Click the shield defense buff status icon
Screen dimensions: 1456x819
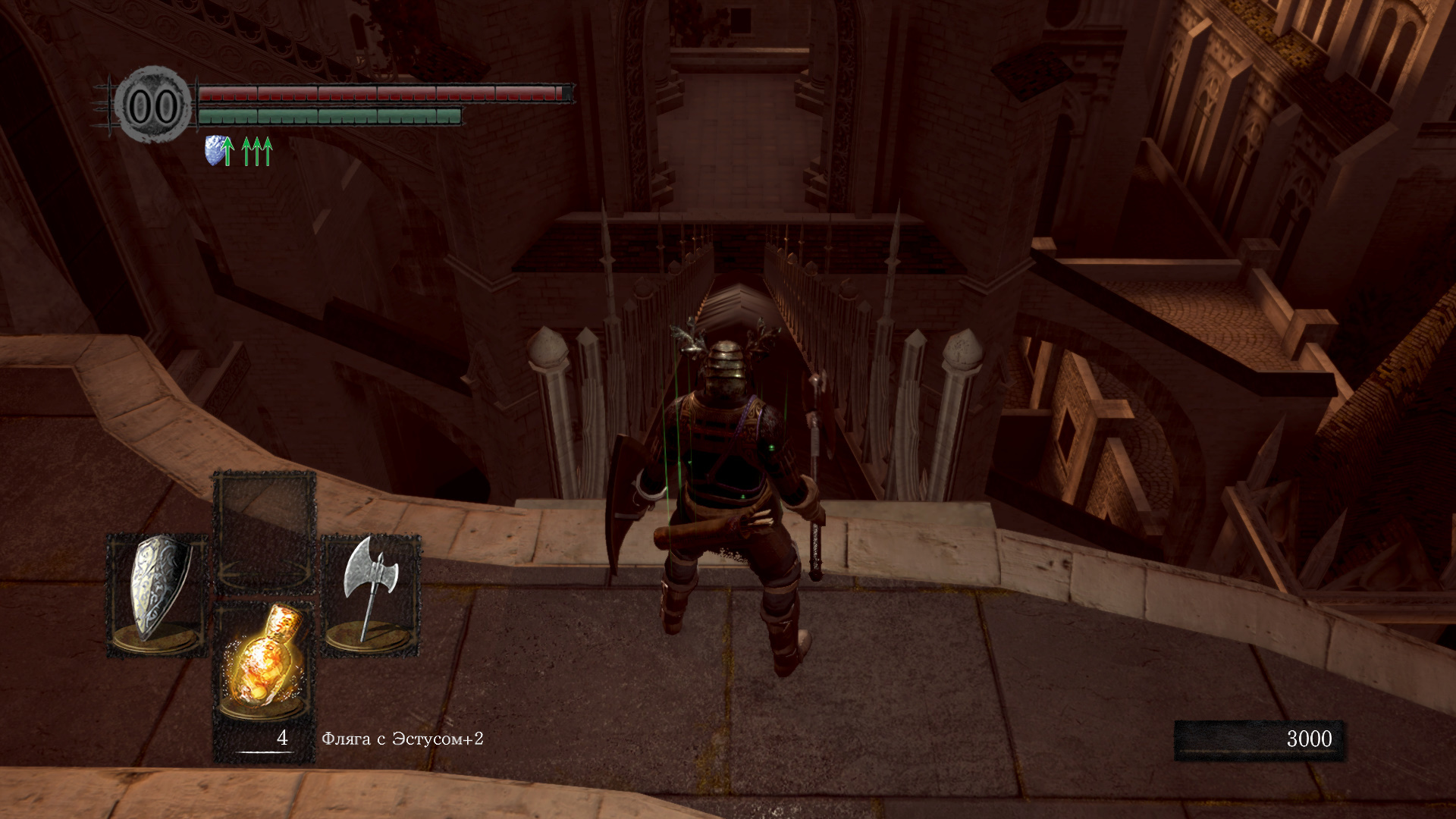[x=218, y=151]
